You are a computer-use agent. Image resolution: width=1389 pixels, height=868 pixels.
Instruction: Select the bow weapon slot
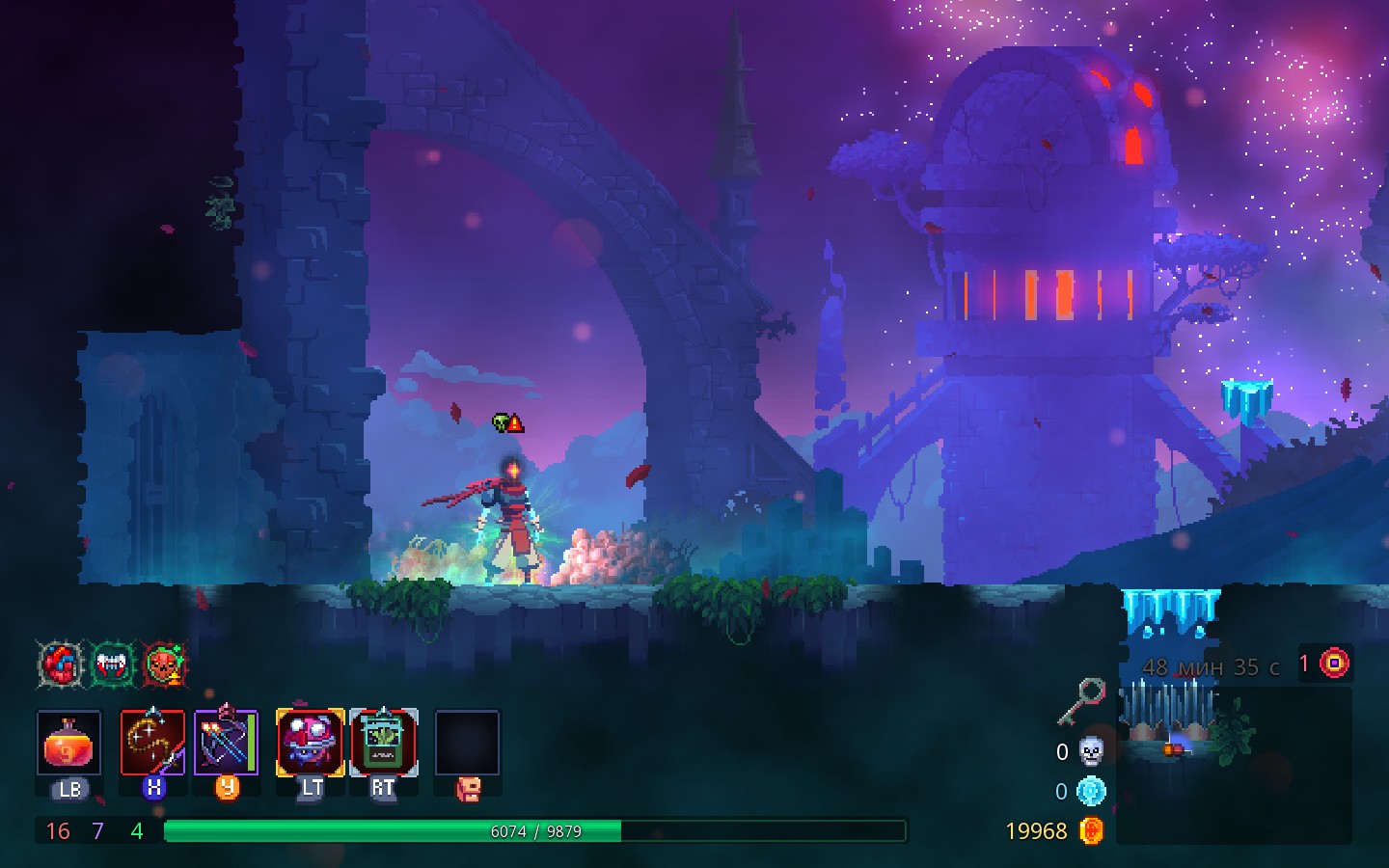coord(227,743)
